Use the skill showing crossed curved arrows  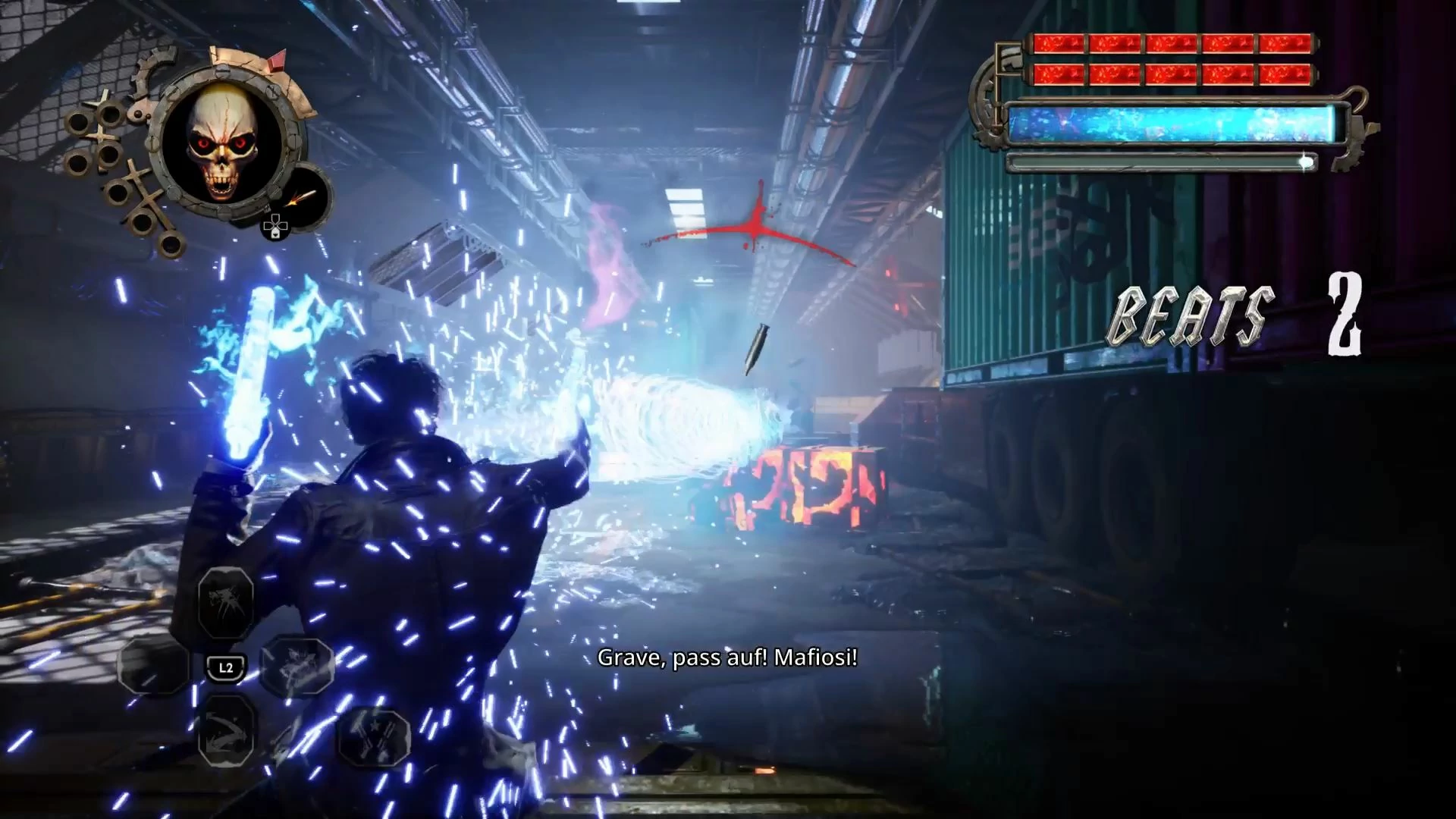226,729
